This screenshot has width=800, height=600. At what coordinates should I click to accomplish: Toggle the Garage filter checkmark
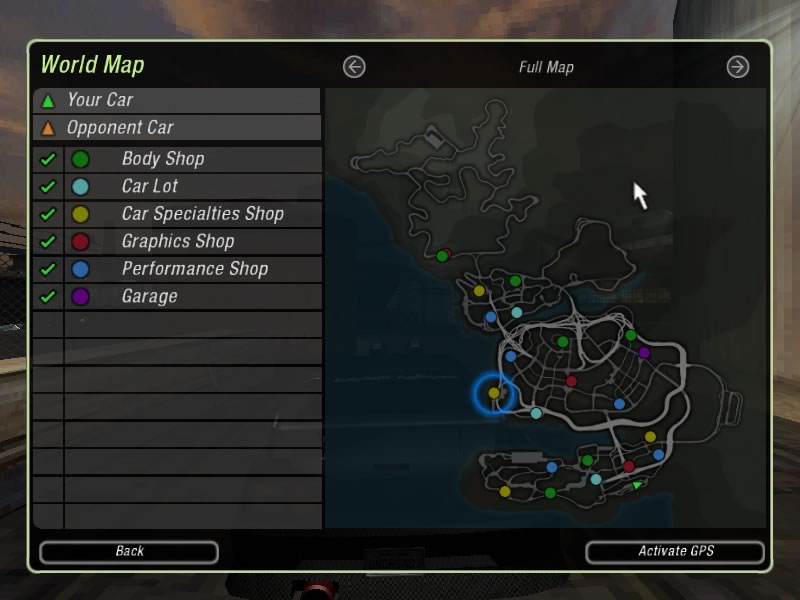[47, 296]
